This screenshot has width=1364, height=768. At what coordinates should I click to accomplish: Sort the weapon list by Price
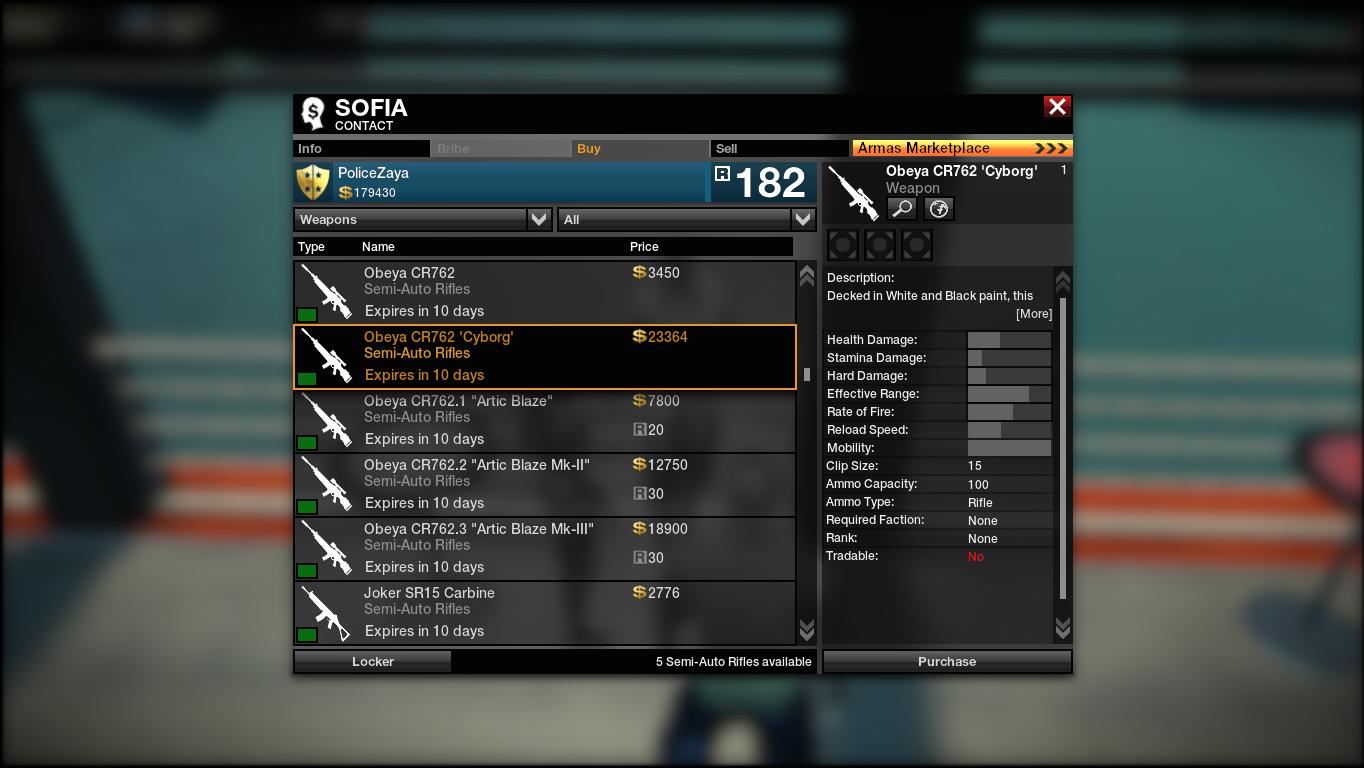[644, 247]
